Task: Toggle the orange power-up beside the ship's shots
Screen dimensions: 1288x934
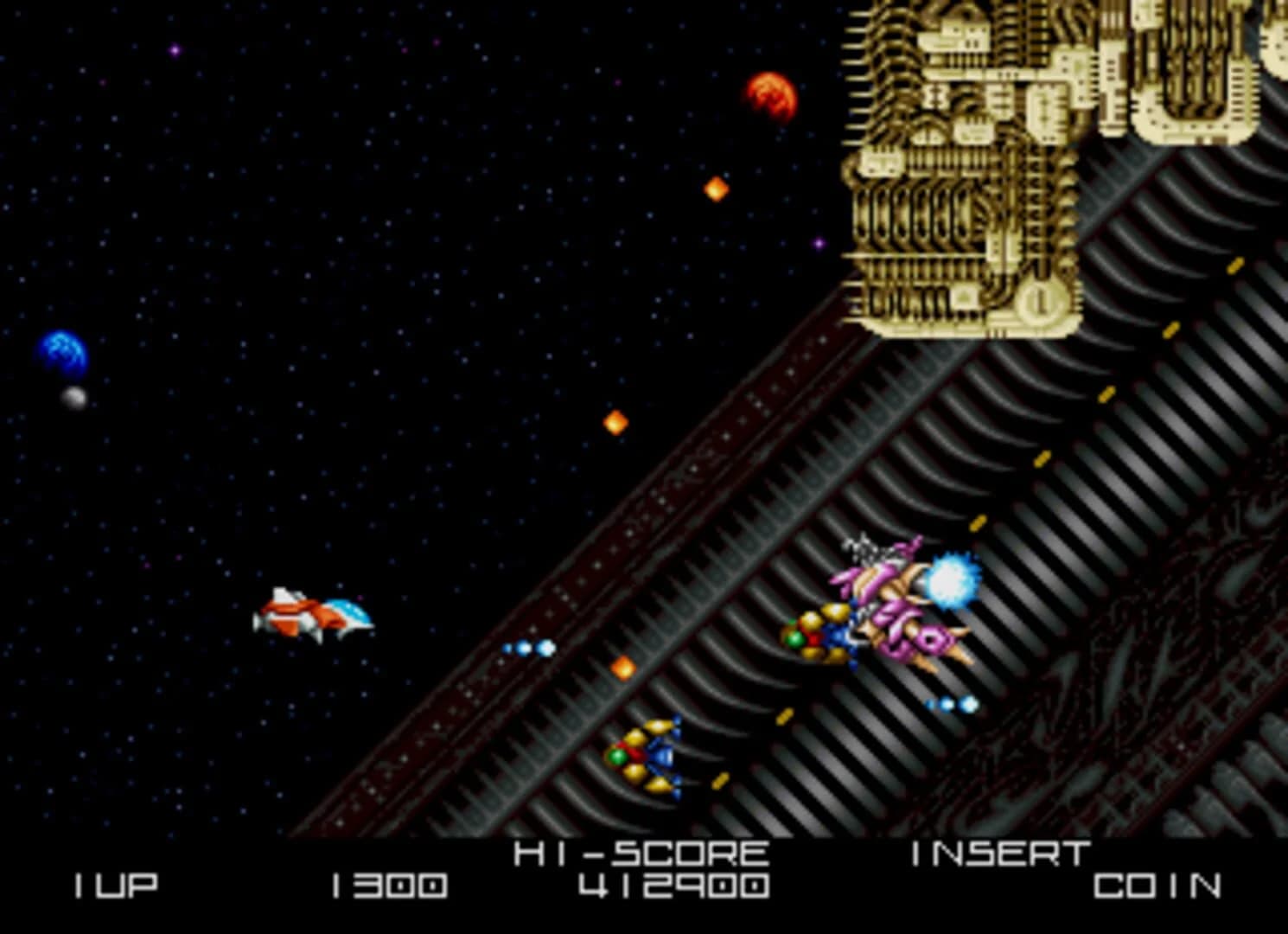Action: click(624, 666)
